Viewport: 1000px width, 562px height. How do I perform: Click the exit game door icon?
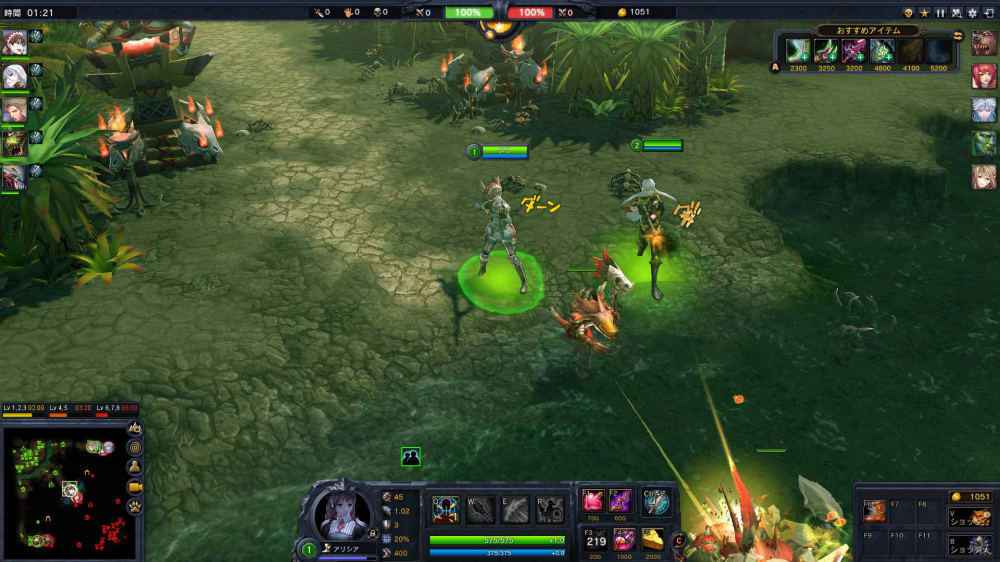coord(988,12)
